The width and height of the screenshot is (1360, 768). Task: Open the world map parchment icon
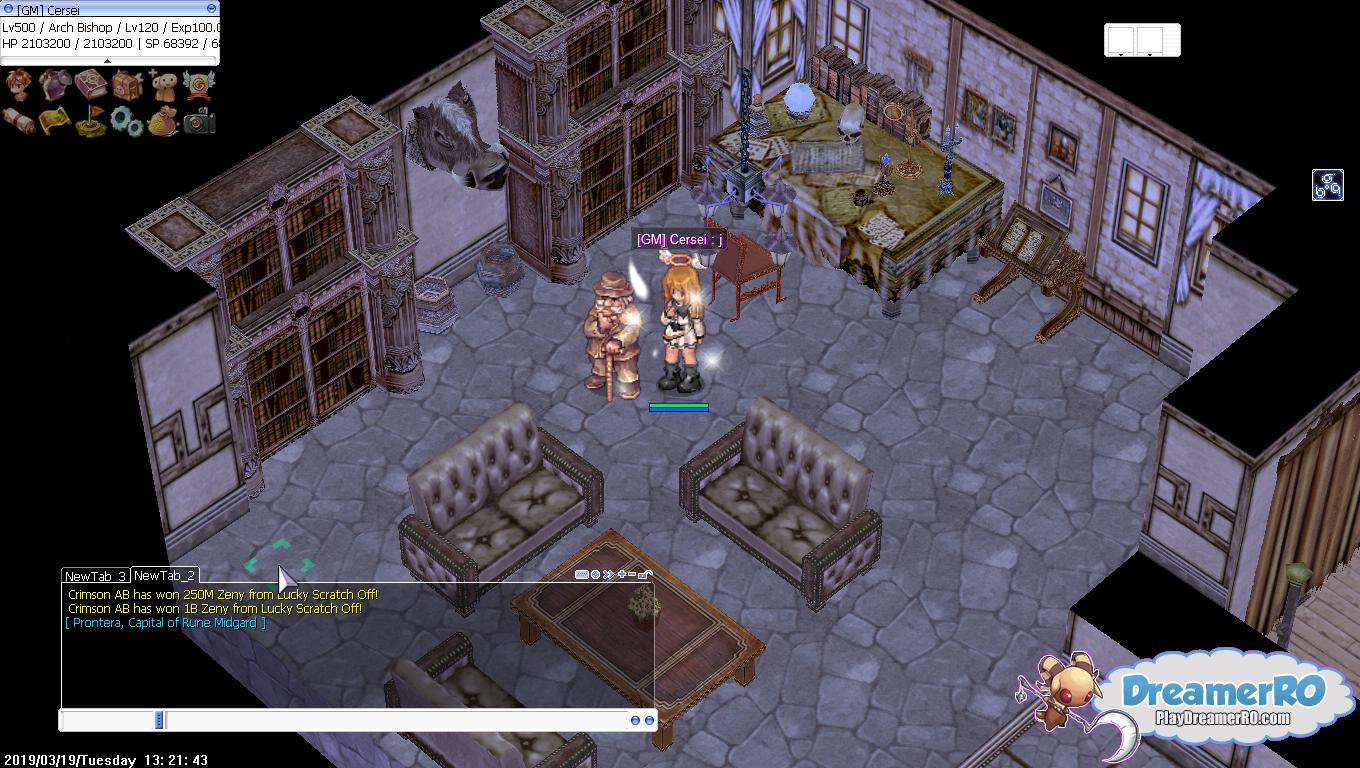(55, 121)
